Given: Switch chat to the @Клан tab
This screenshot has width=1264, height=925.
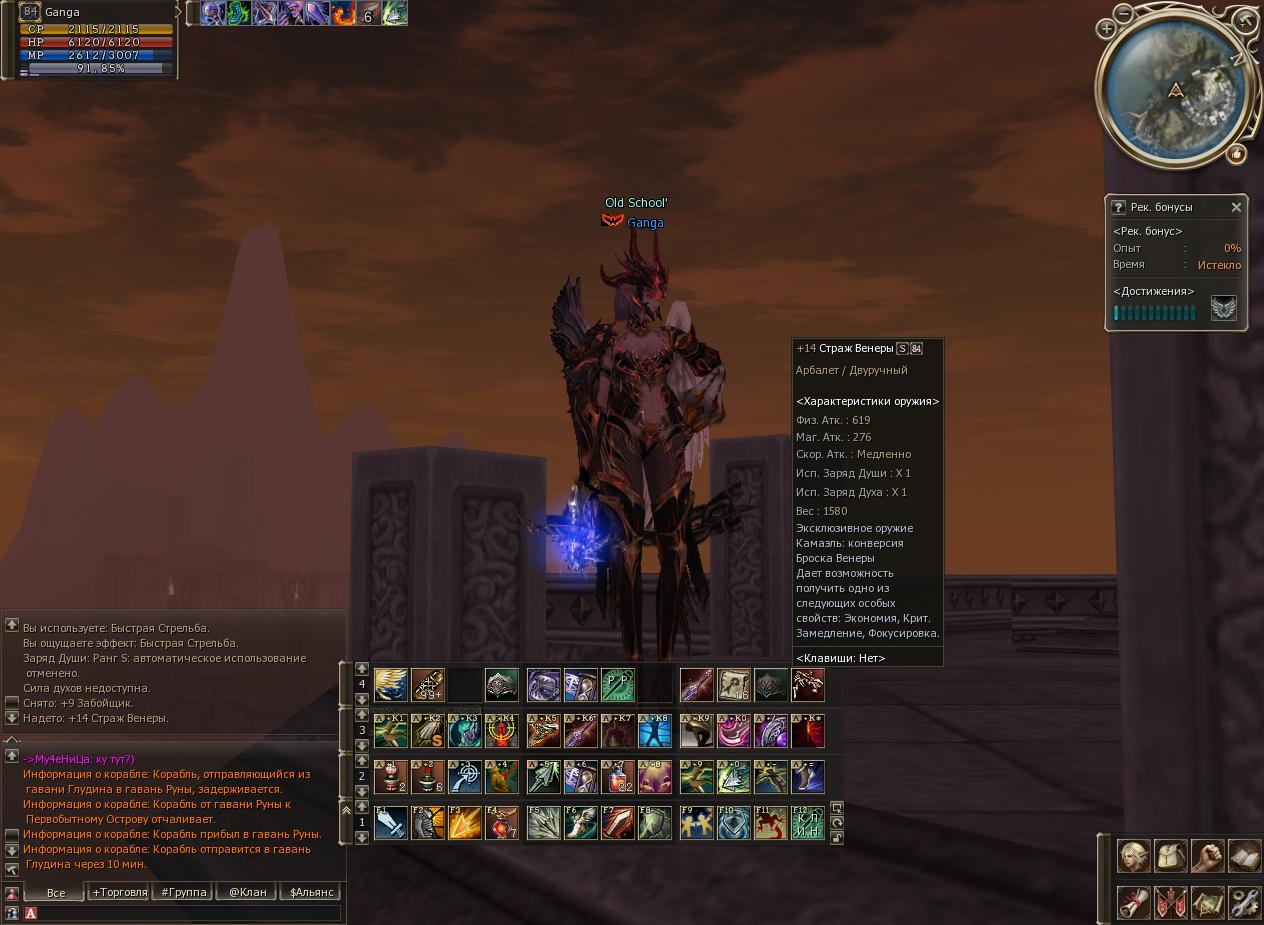Looking at the screenshot, I should pos(248,892).
